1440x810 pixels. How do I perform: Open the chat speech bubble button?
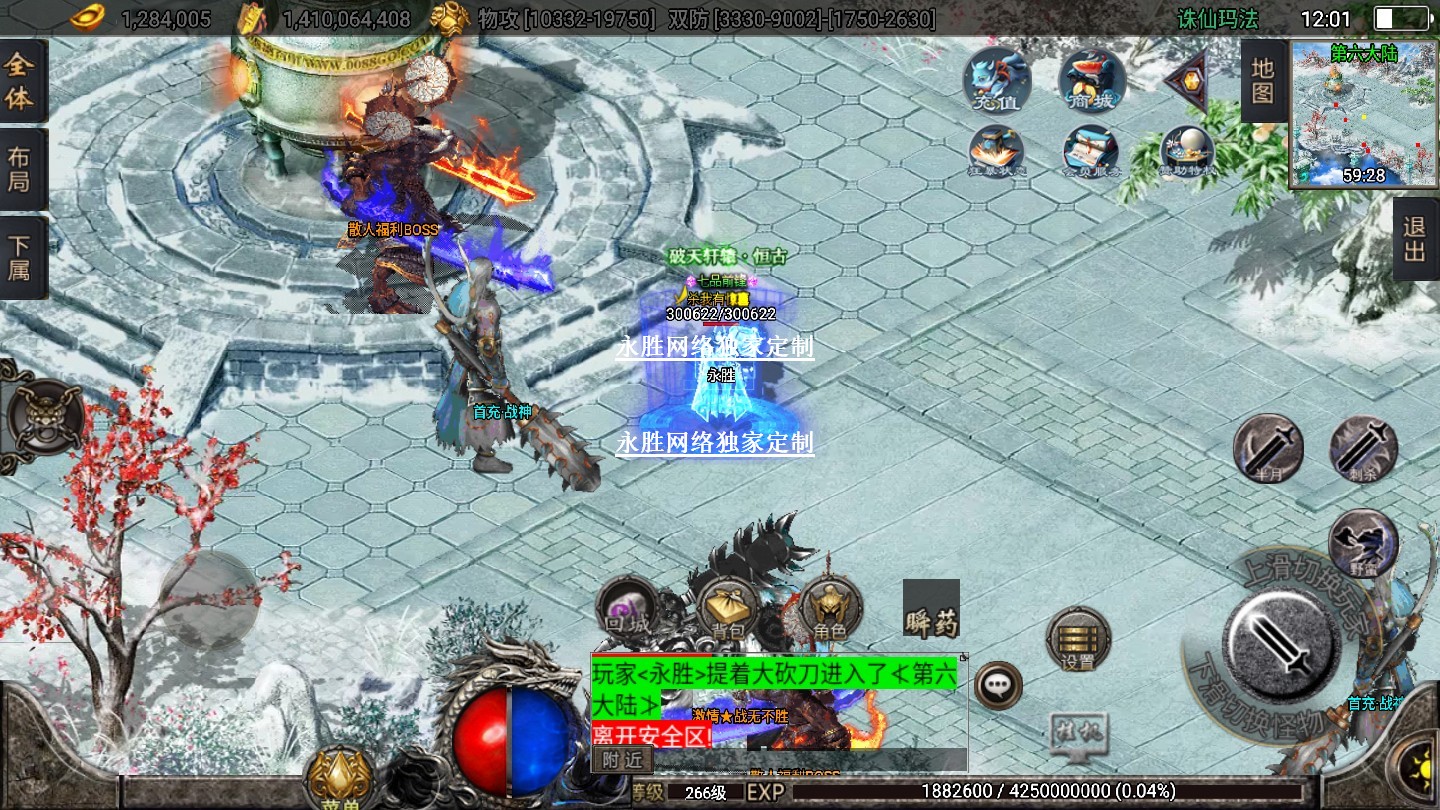coord(997,685)
